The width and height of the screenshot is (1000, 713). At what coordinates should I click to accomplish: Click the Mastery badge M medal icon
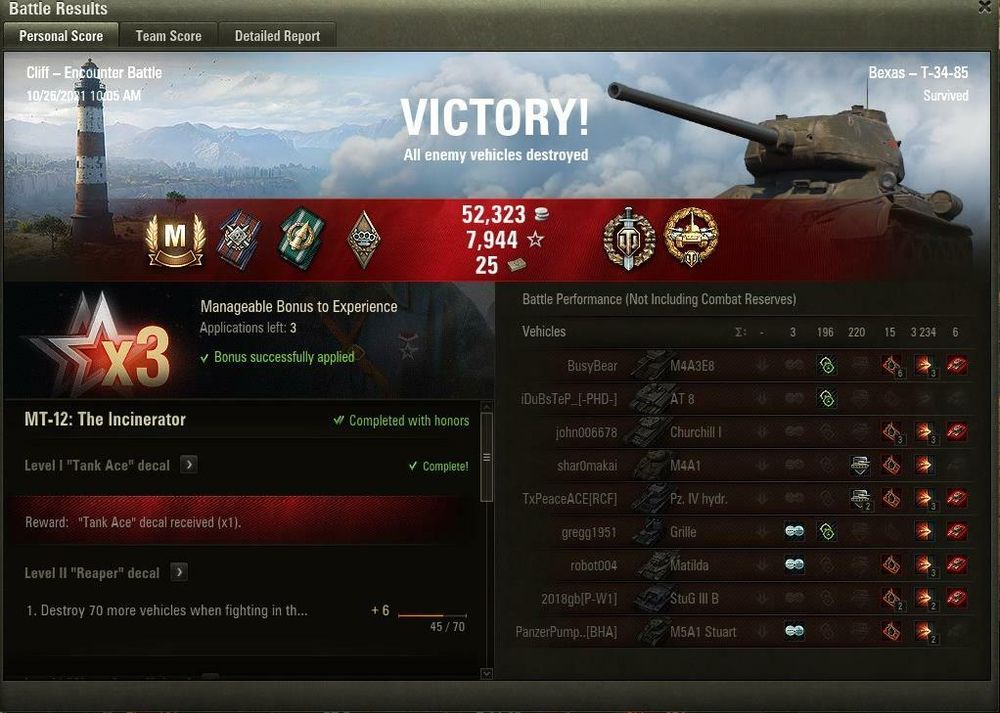pyautogui.click(x=176, y=240)
